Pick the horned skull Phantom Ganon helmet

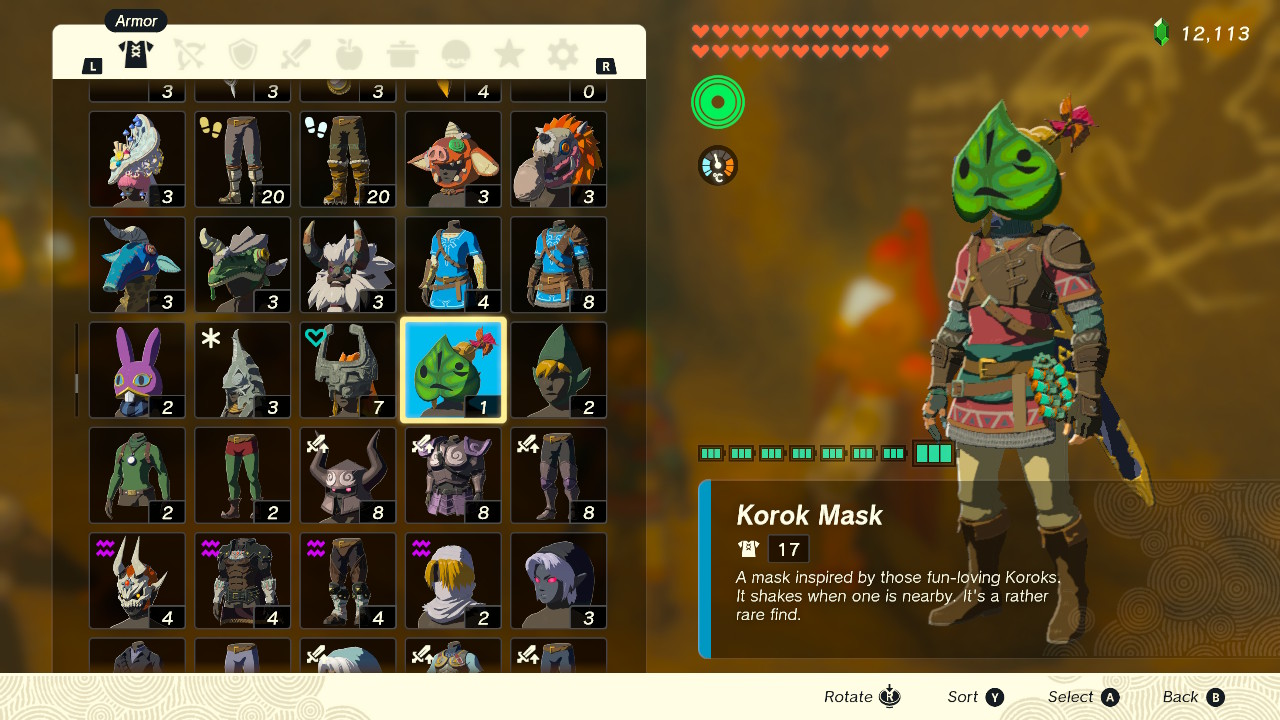[x=137, y=581]
